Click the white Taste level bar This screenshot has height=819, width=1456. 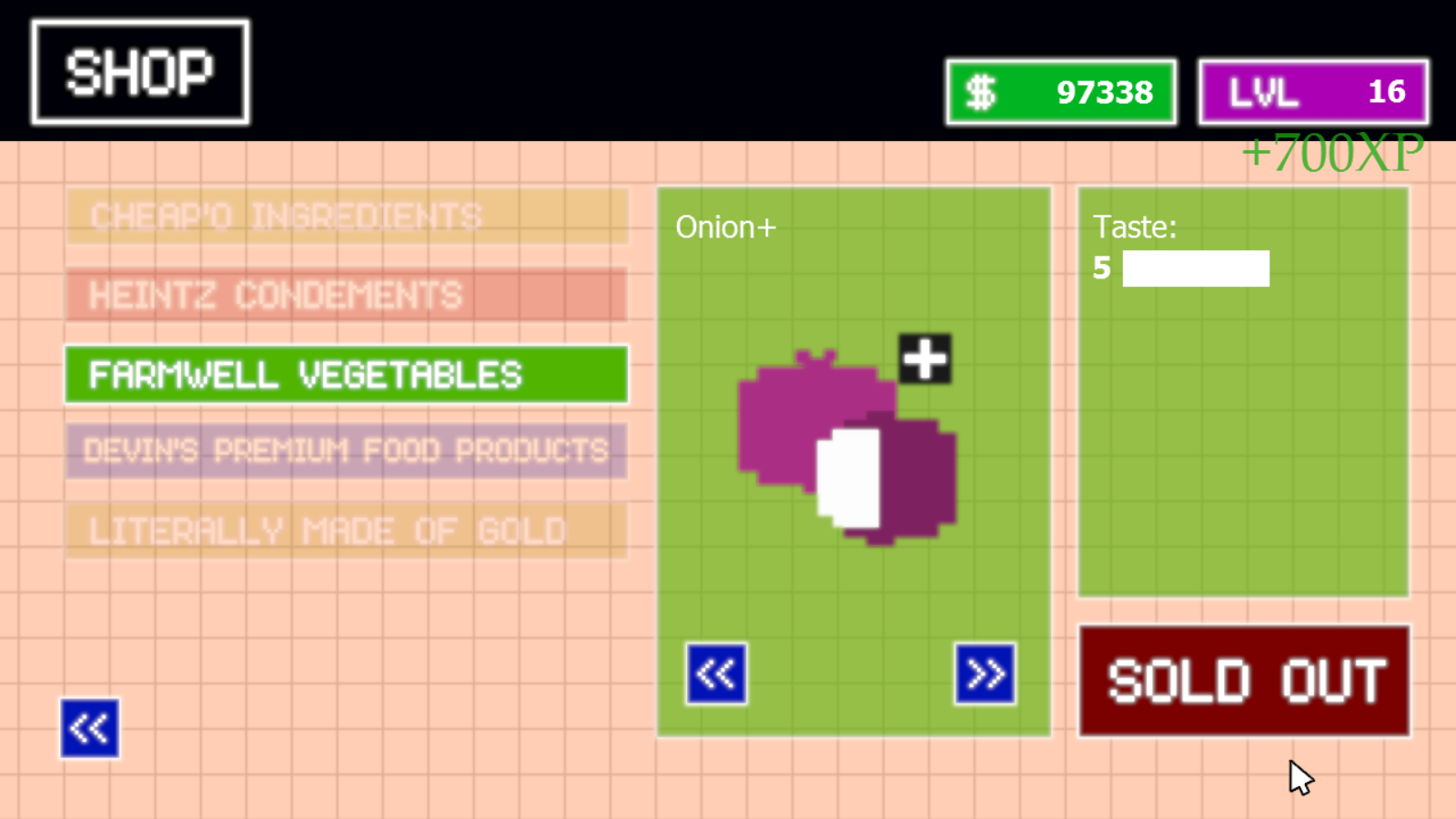click(1196, 268)
